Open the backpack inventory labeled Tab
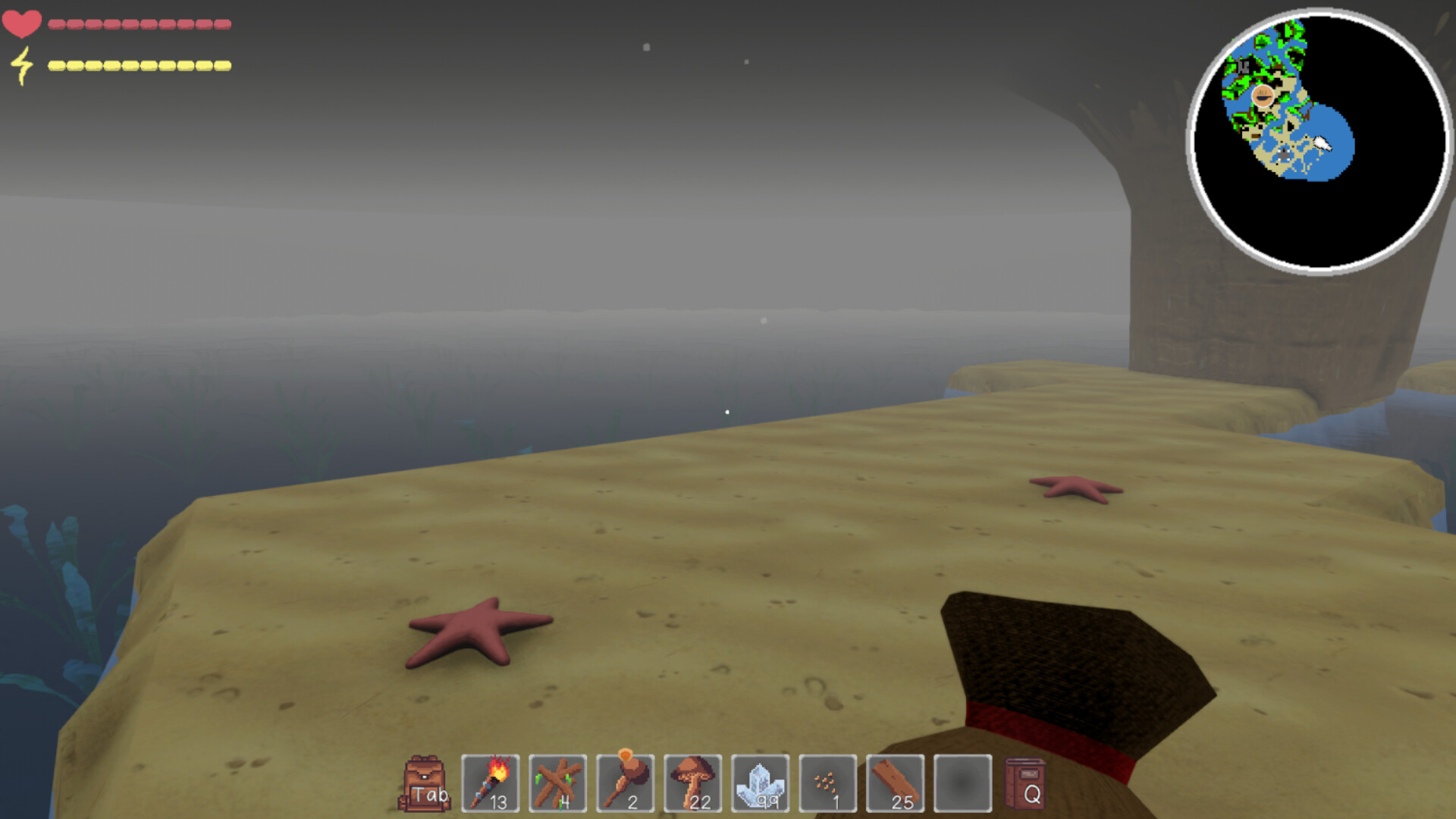 point(425,783)
